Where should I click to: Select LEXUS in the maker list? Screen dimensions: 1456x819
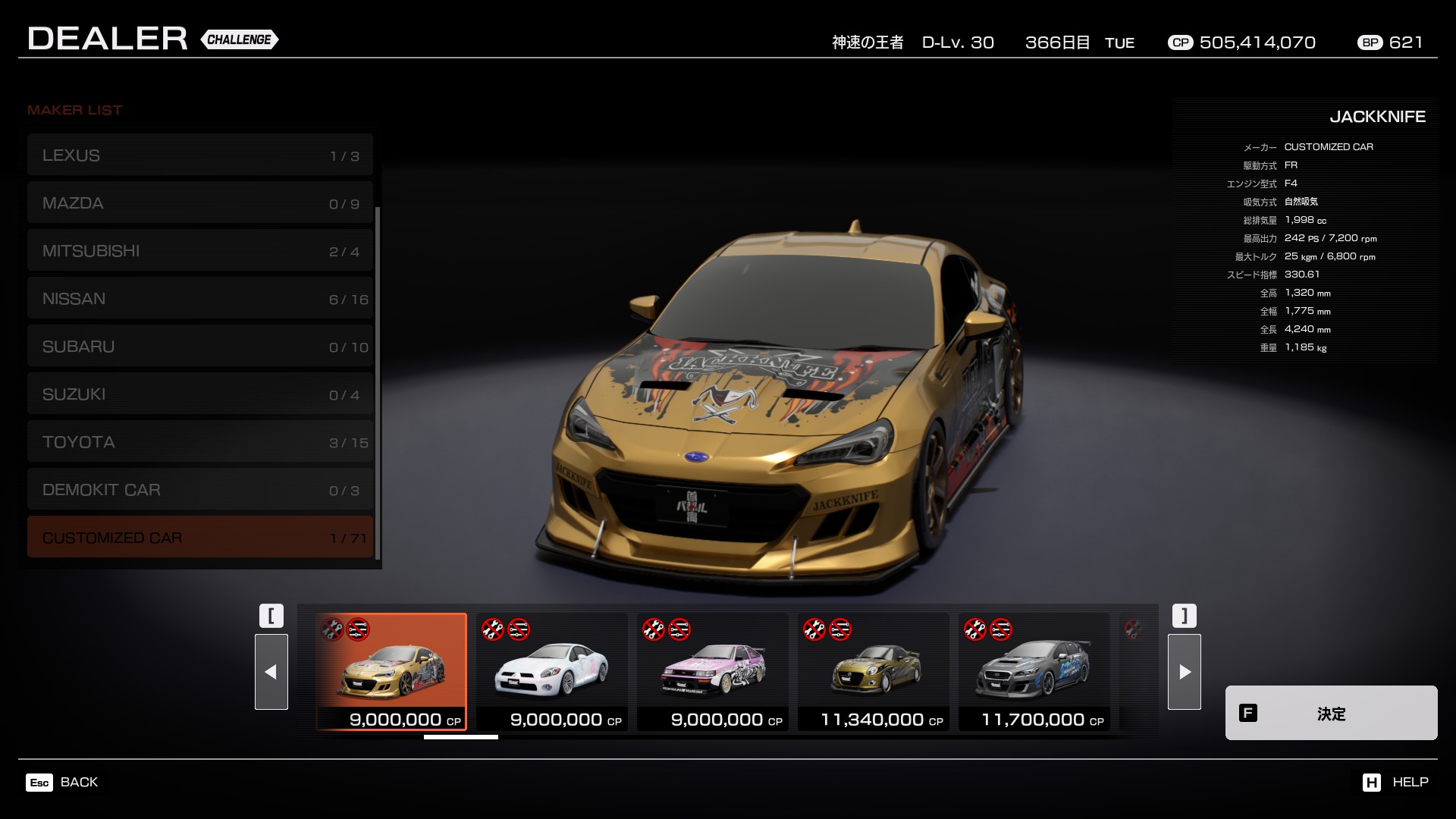click(200, 155)
